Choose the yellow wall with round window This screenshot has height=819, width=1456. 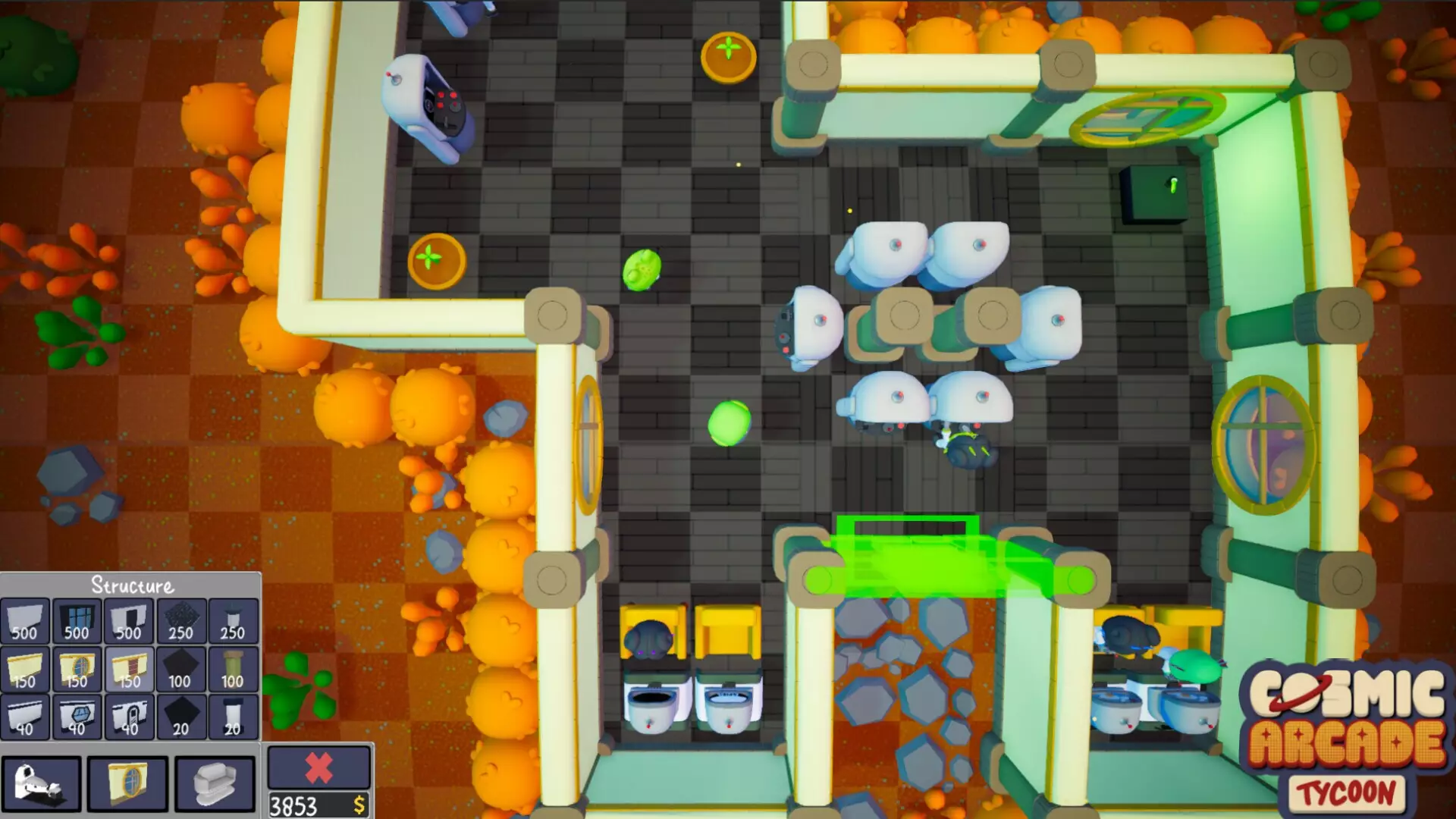click(77, 670)
